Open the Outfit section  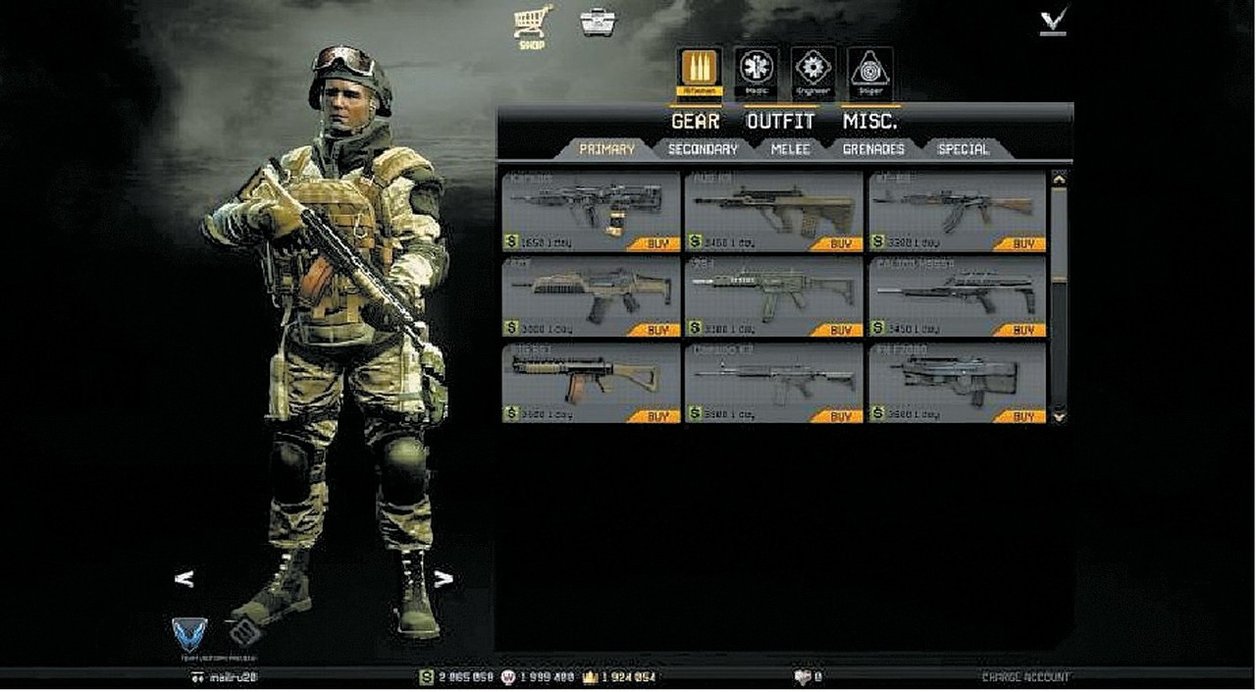click(x=780, y=121)
